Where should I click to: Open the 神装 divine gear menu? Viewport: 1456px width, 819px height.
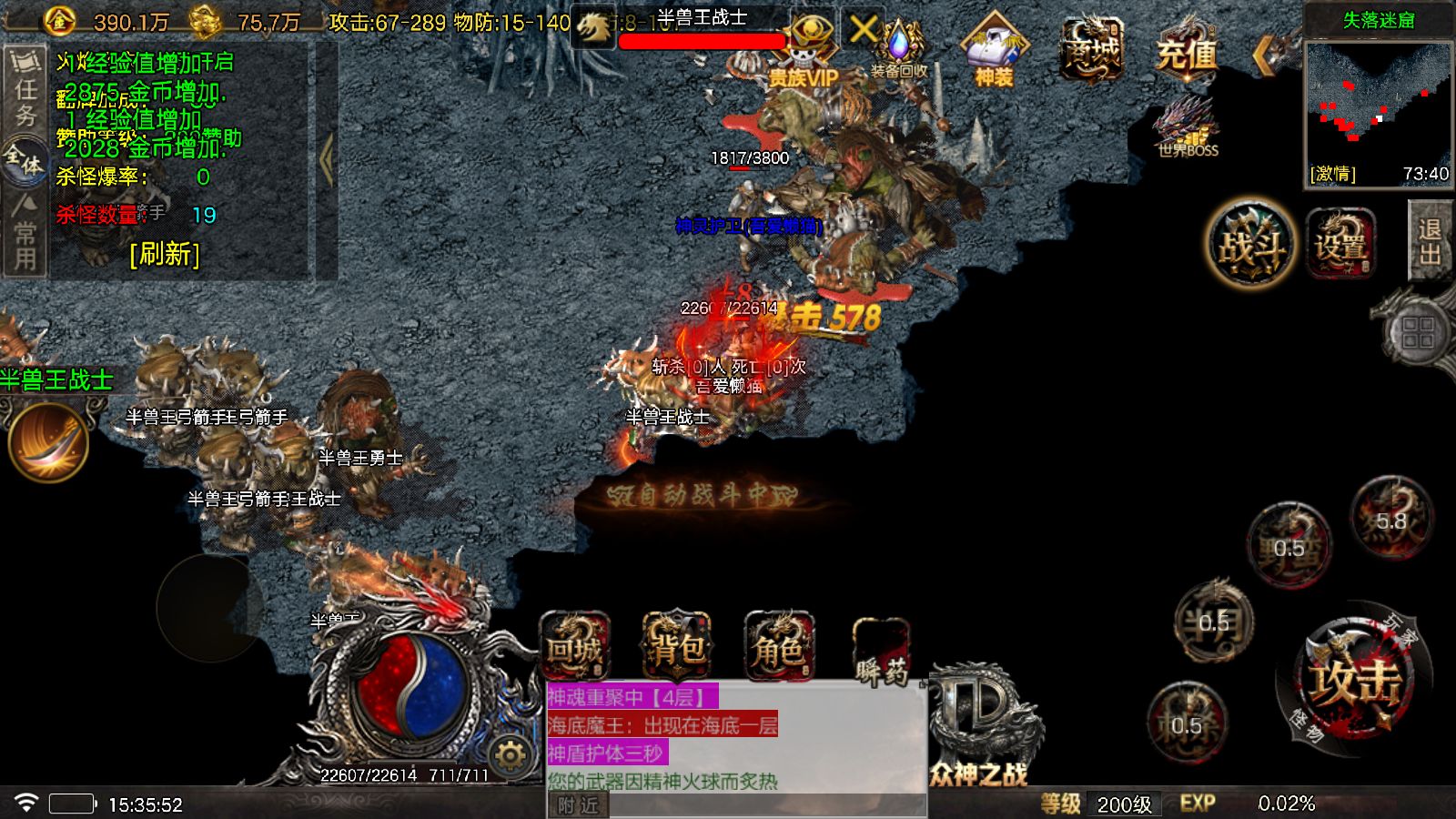coord(994,53)
